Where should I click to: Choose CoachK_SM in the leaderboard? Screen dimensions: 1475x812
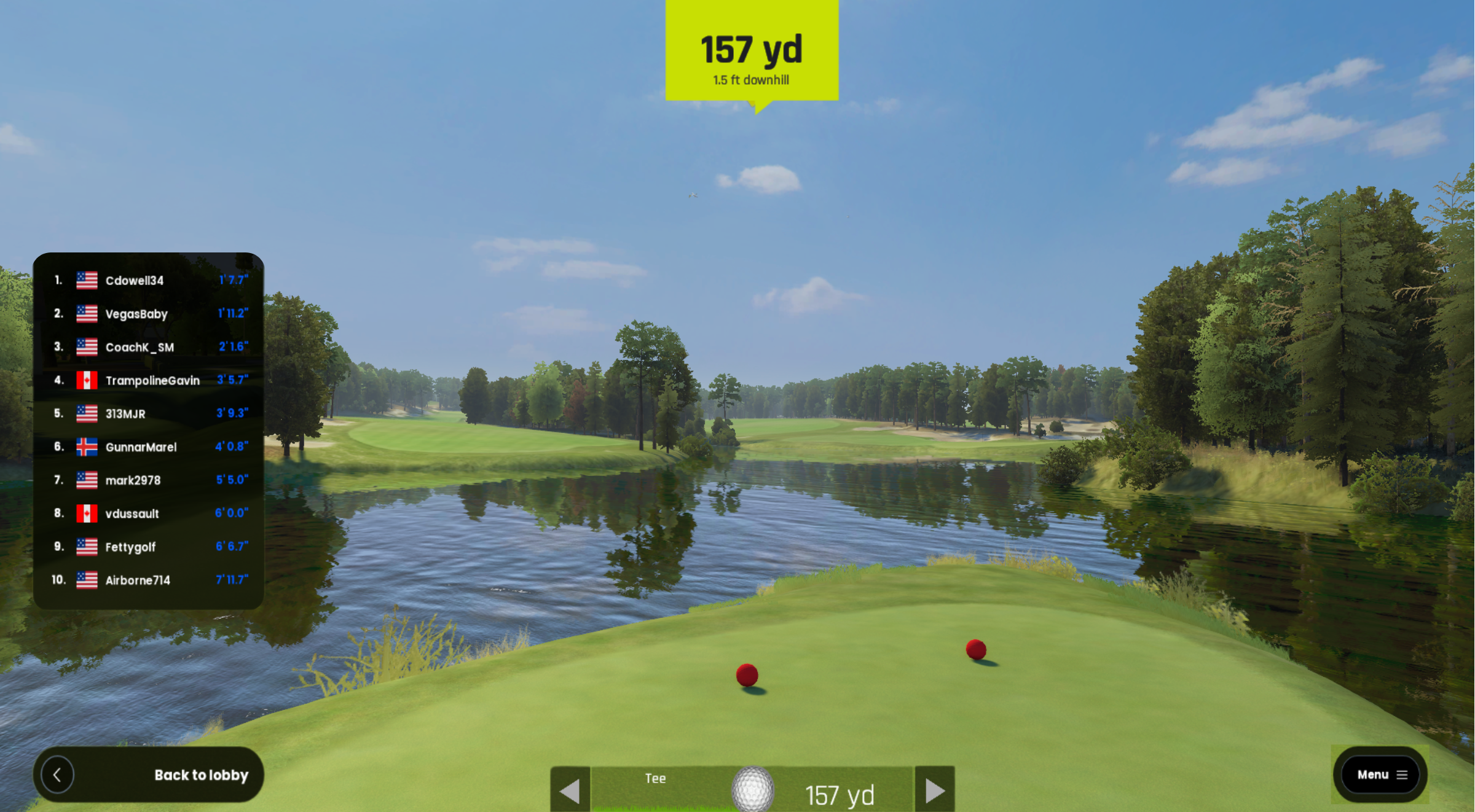149,347
